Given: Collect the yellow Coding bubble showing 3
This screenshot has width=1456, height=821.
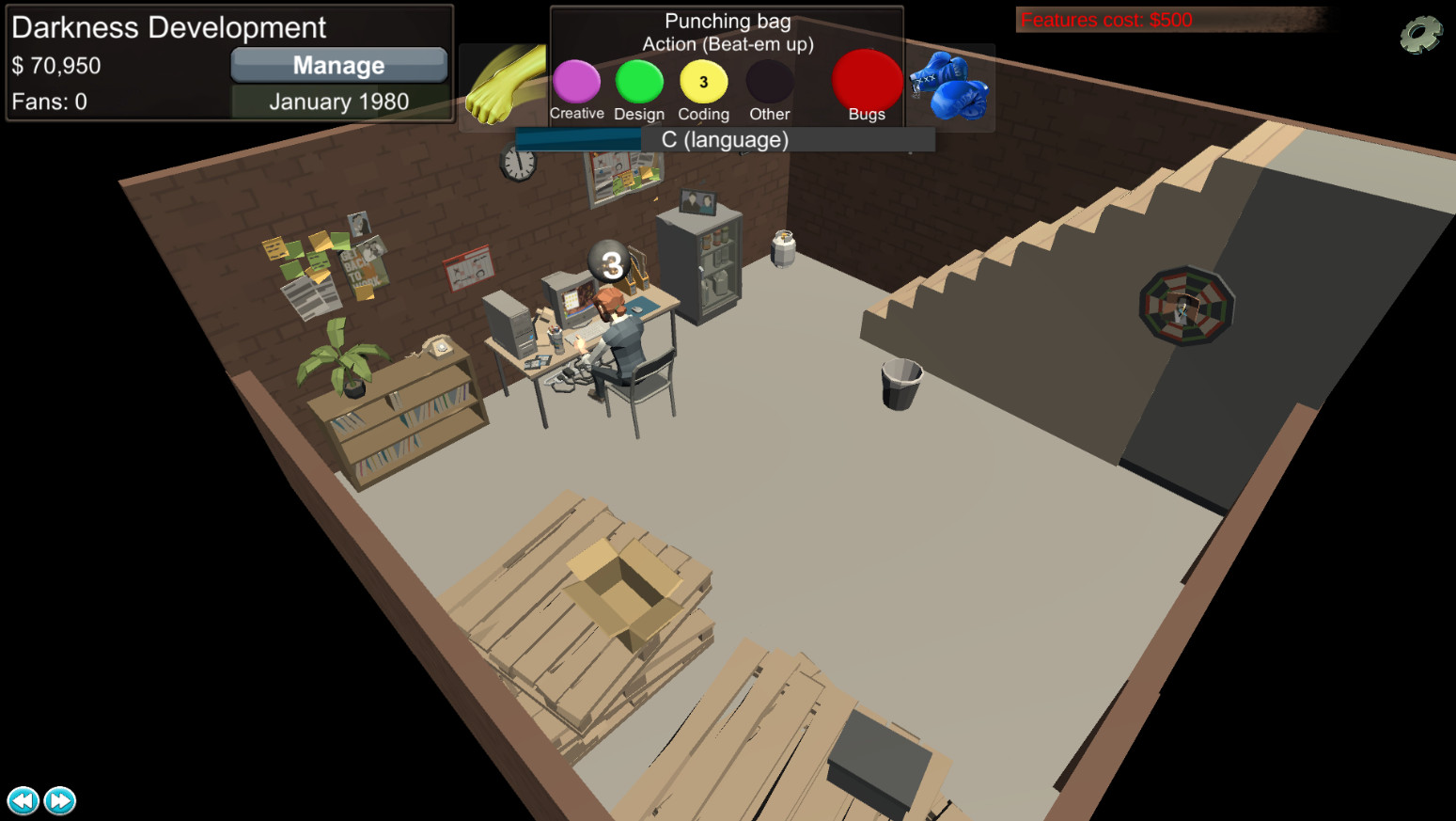Looking at the screenshot, I should (702, 83).
